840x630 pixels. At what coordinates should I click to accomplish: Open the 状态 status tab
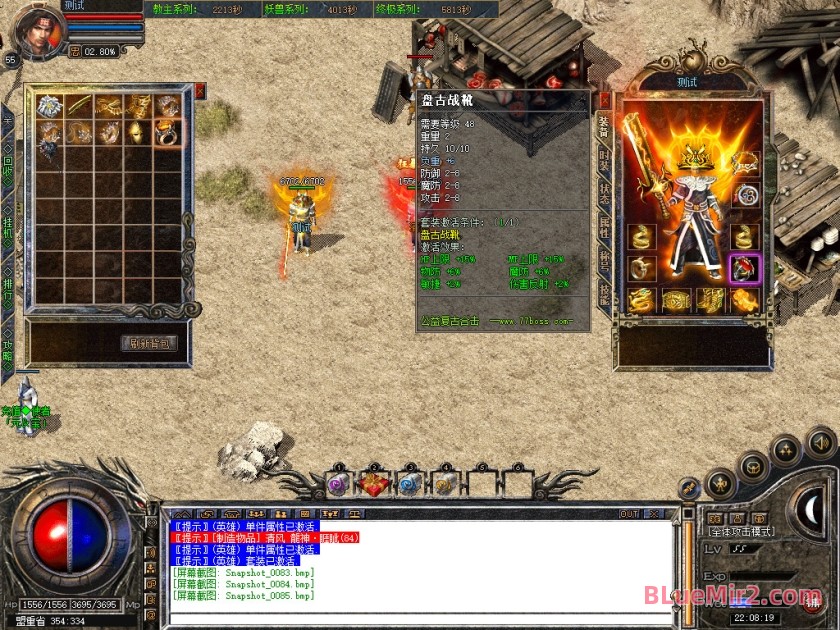tap(604, 192)
